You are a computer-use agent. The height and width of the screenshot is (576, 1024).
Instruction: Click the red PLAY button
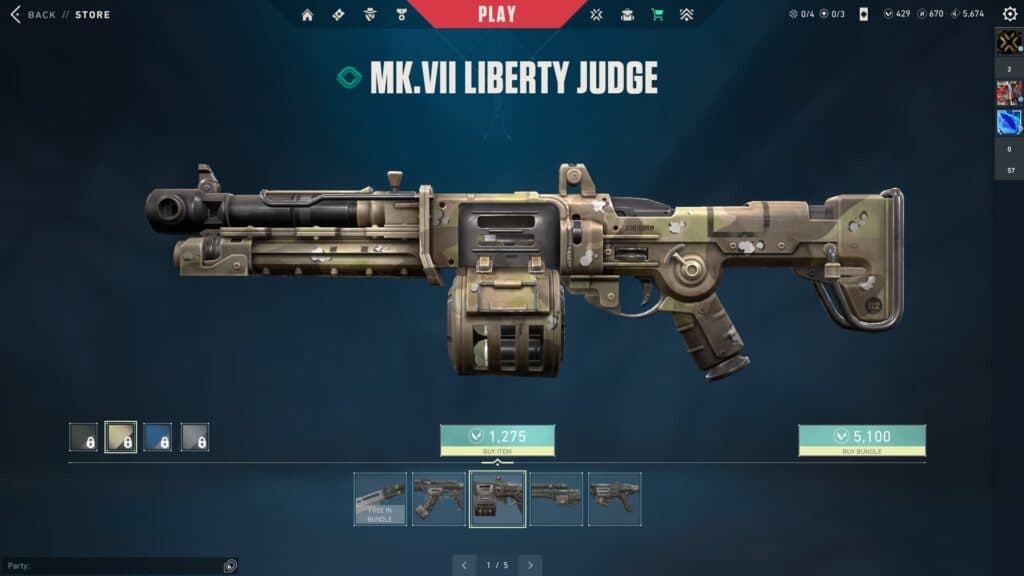497,14
